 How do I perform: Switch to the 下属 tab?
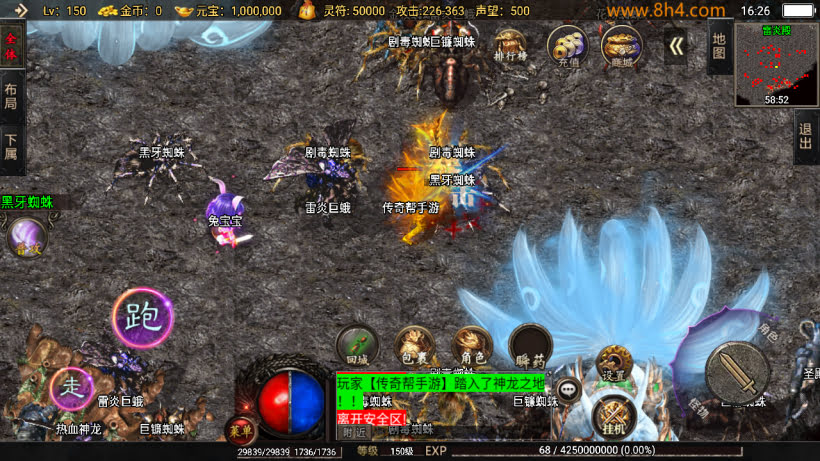(12, 147)
